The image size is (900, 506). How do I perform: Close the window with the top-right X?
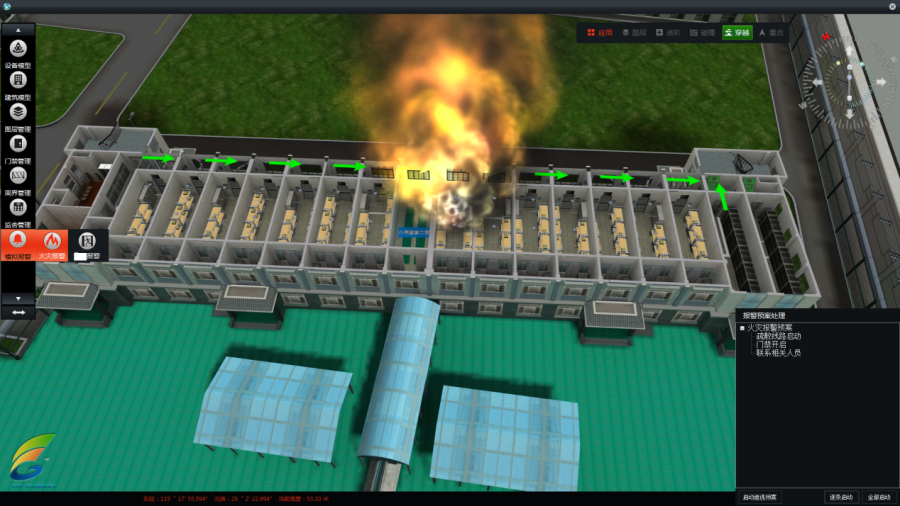(x=892, y=6)
